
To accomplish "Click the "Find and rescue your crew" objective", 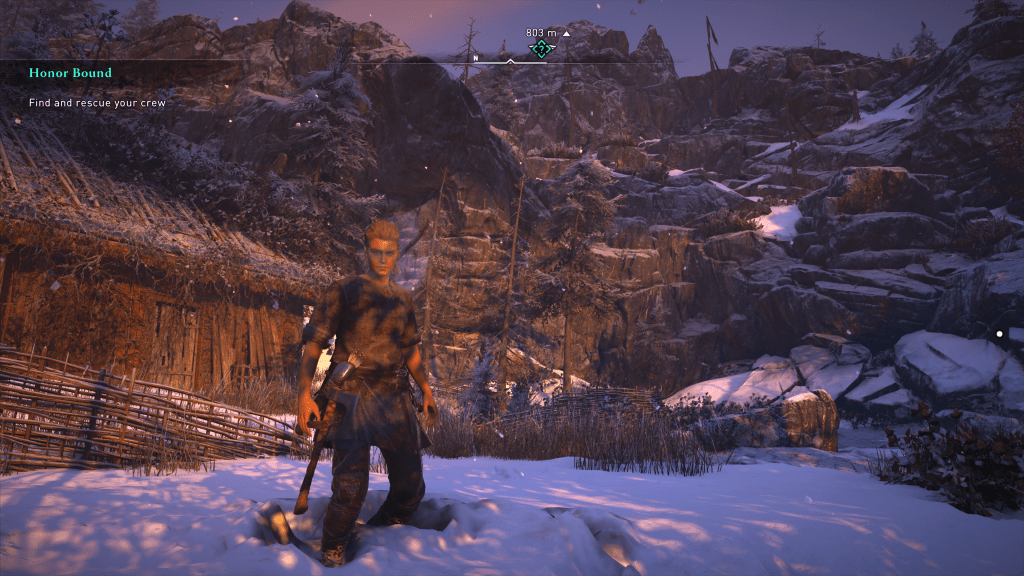I will [x=96, y=103].
